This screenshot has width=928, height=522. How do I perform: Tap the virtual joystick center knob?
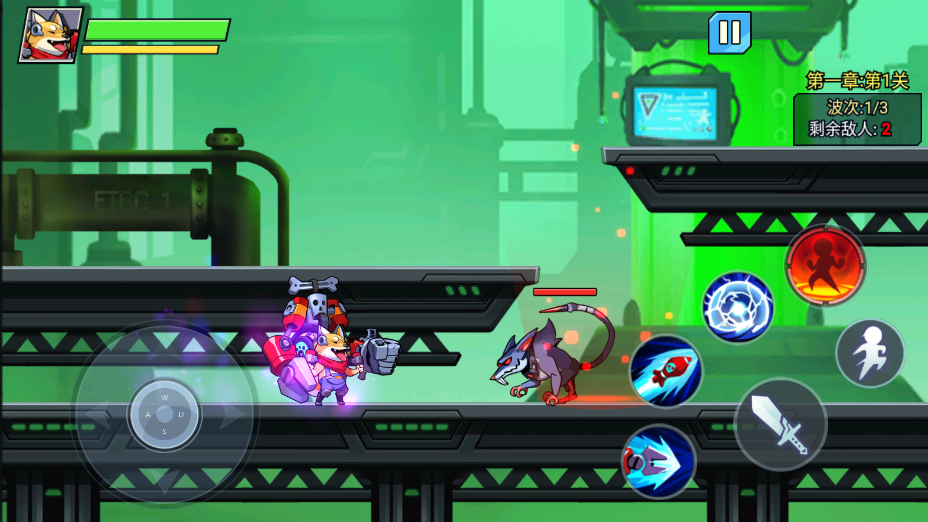pos(164,413)
